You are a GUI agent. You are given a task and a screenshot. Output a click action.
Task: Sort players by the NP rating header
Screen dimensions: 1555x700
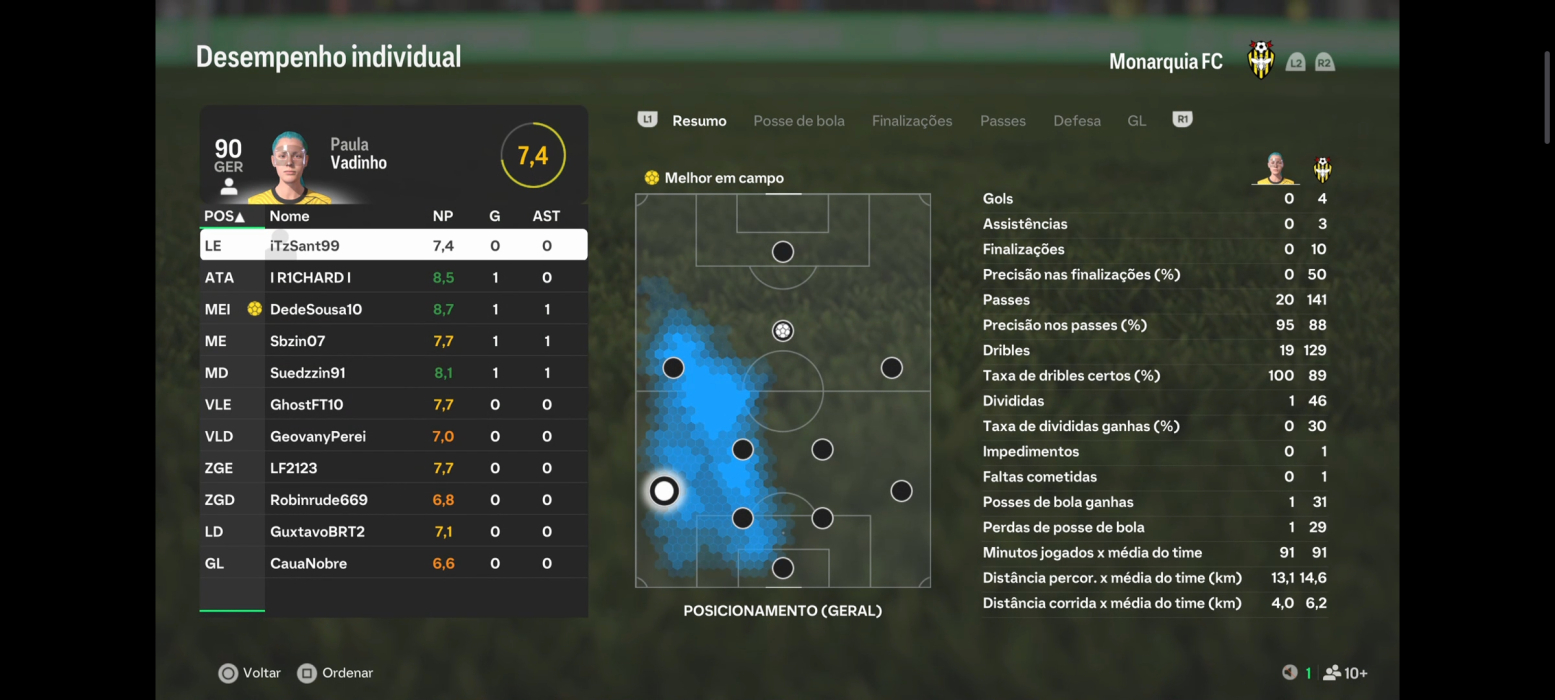point(442,216)
